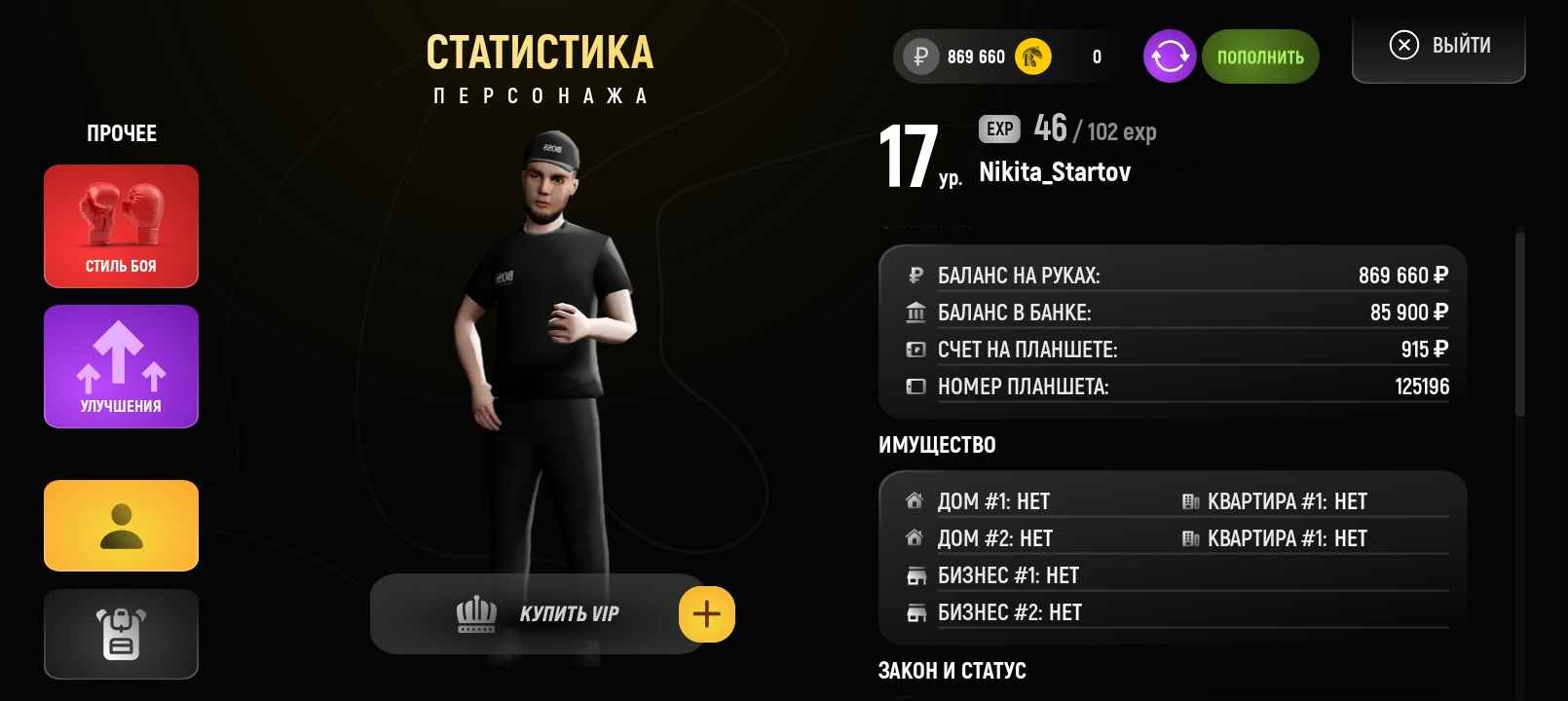
Task: Tap the yellow plus button beside VIP
Action: (x=706, y=614)
